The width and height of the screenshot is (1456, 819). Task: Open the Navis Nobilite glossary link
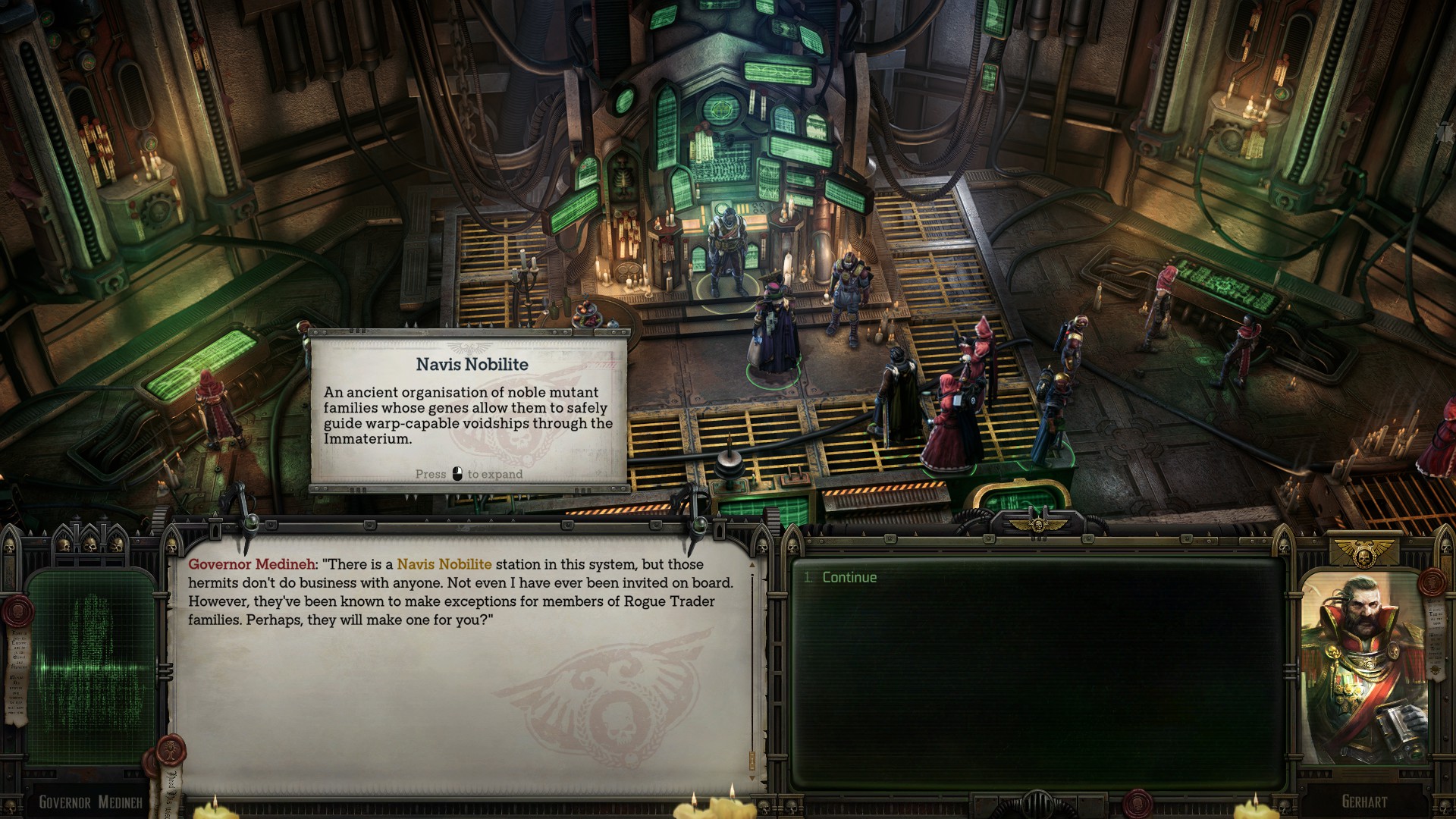[444, 564]
